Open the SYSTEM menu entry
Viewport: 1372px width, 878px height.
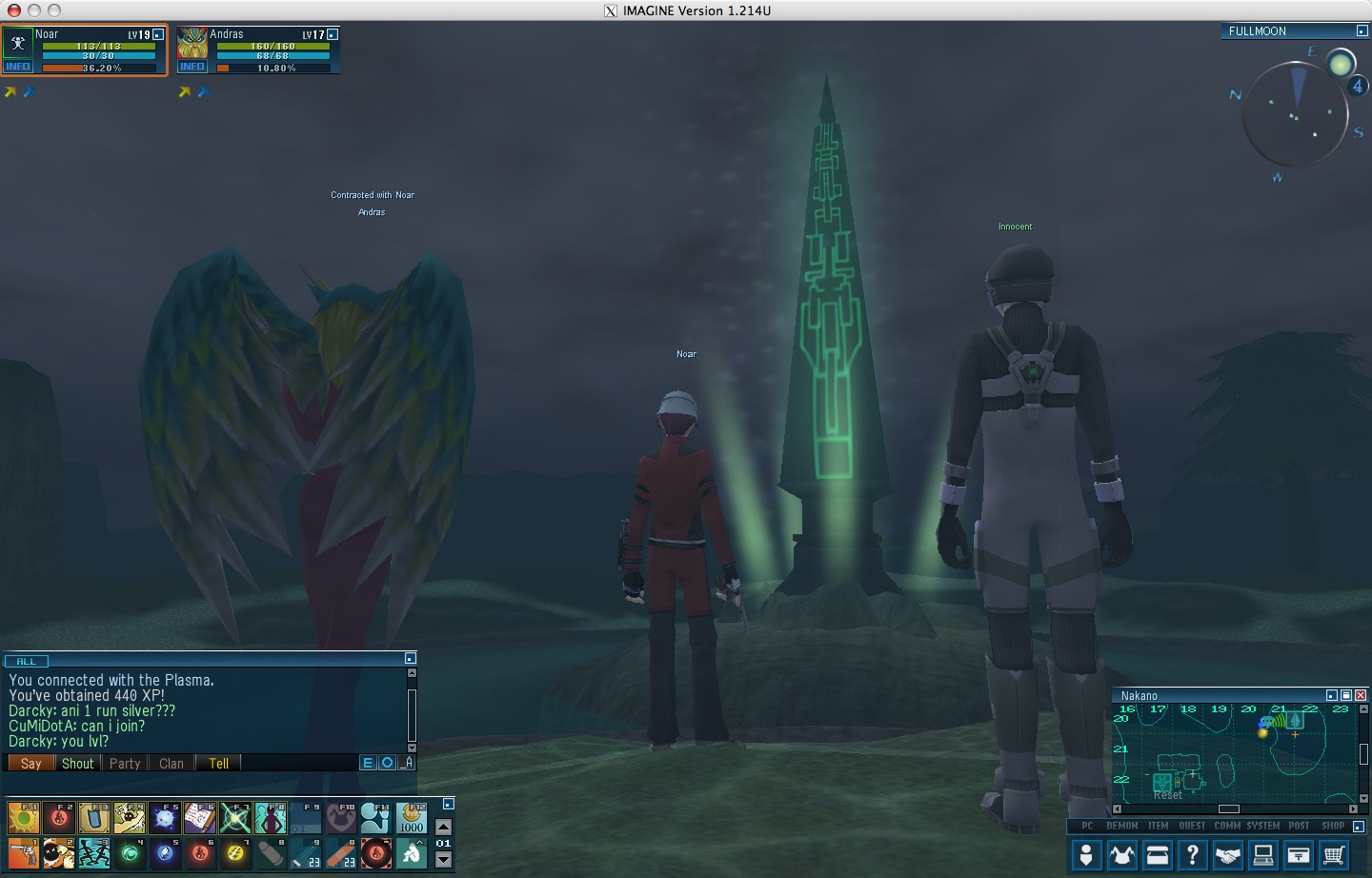[x=1261, y=827]
